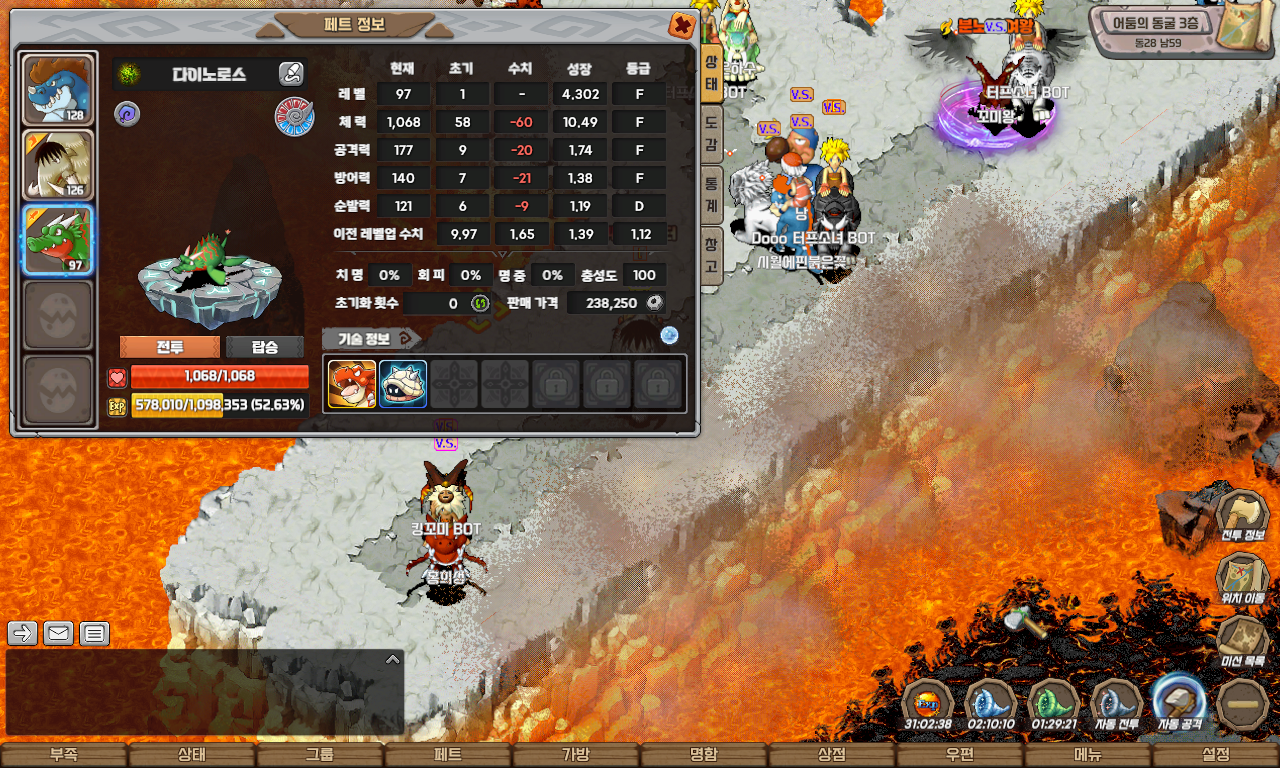
Task: Click the envelope mail button above chat
Action: (58, 633)
